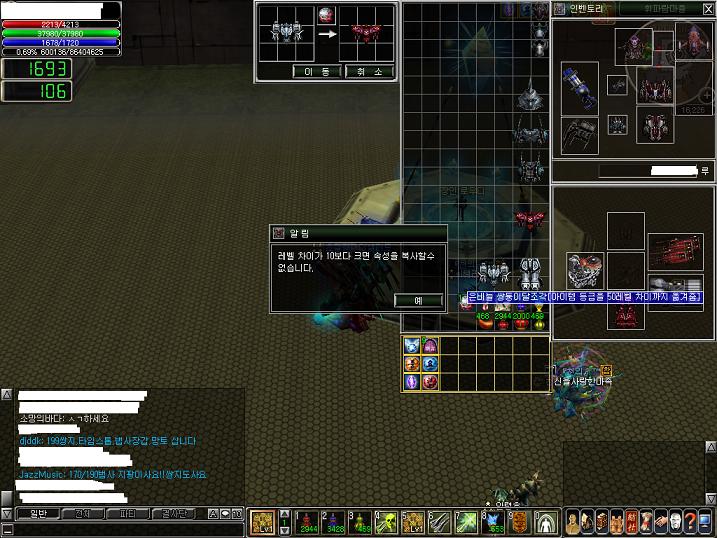Confirm the alert with the 예 button

pos(418,300)
